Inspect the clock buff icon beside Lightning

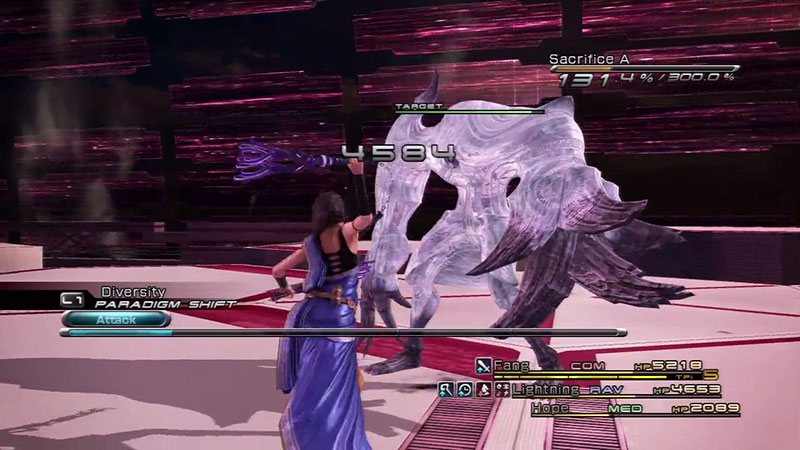point(464,388)
